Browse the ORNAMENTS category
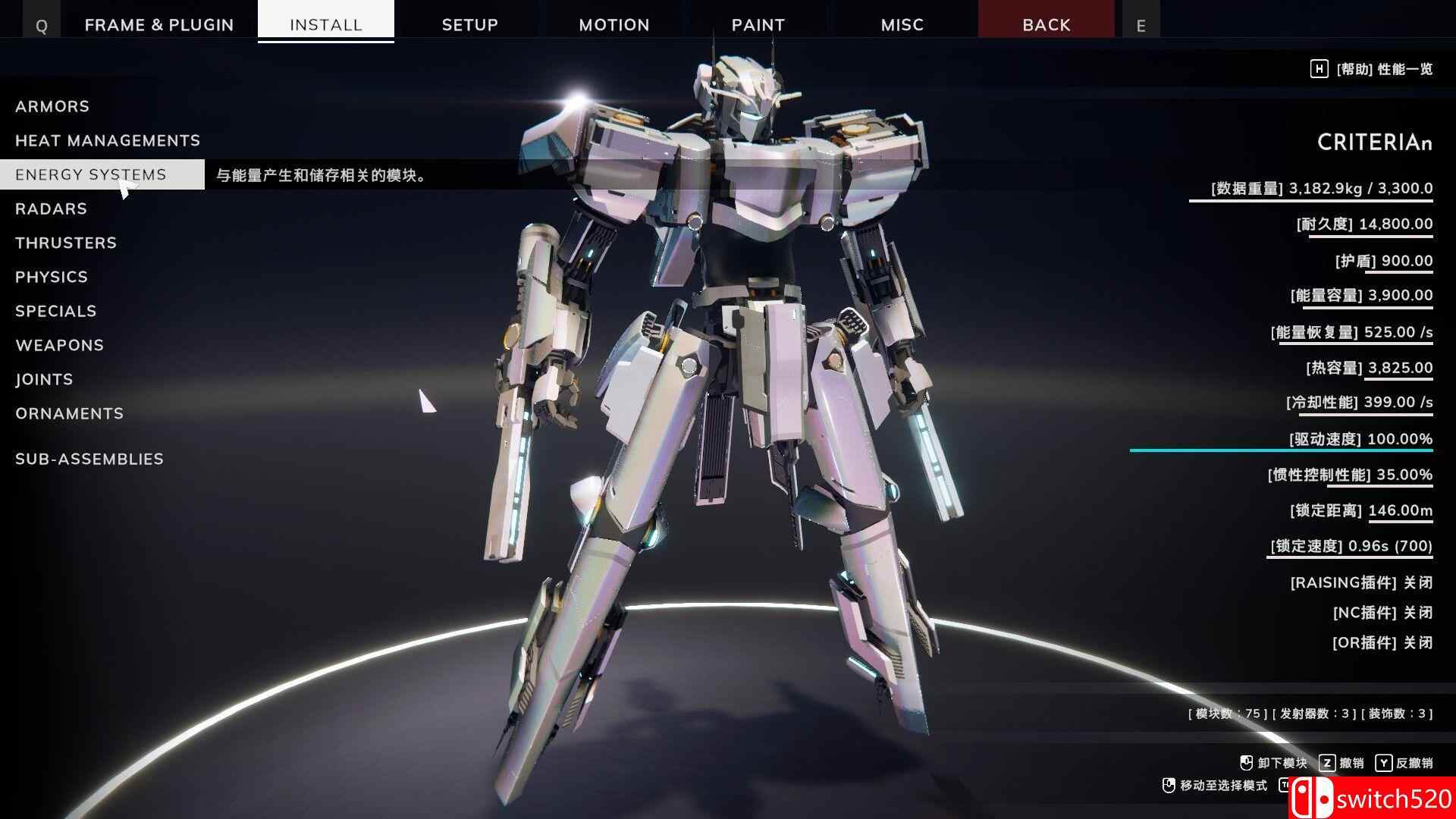Viewport: 1456px width, 819px height. coord(69,413)
